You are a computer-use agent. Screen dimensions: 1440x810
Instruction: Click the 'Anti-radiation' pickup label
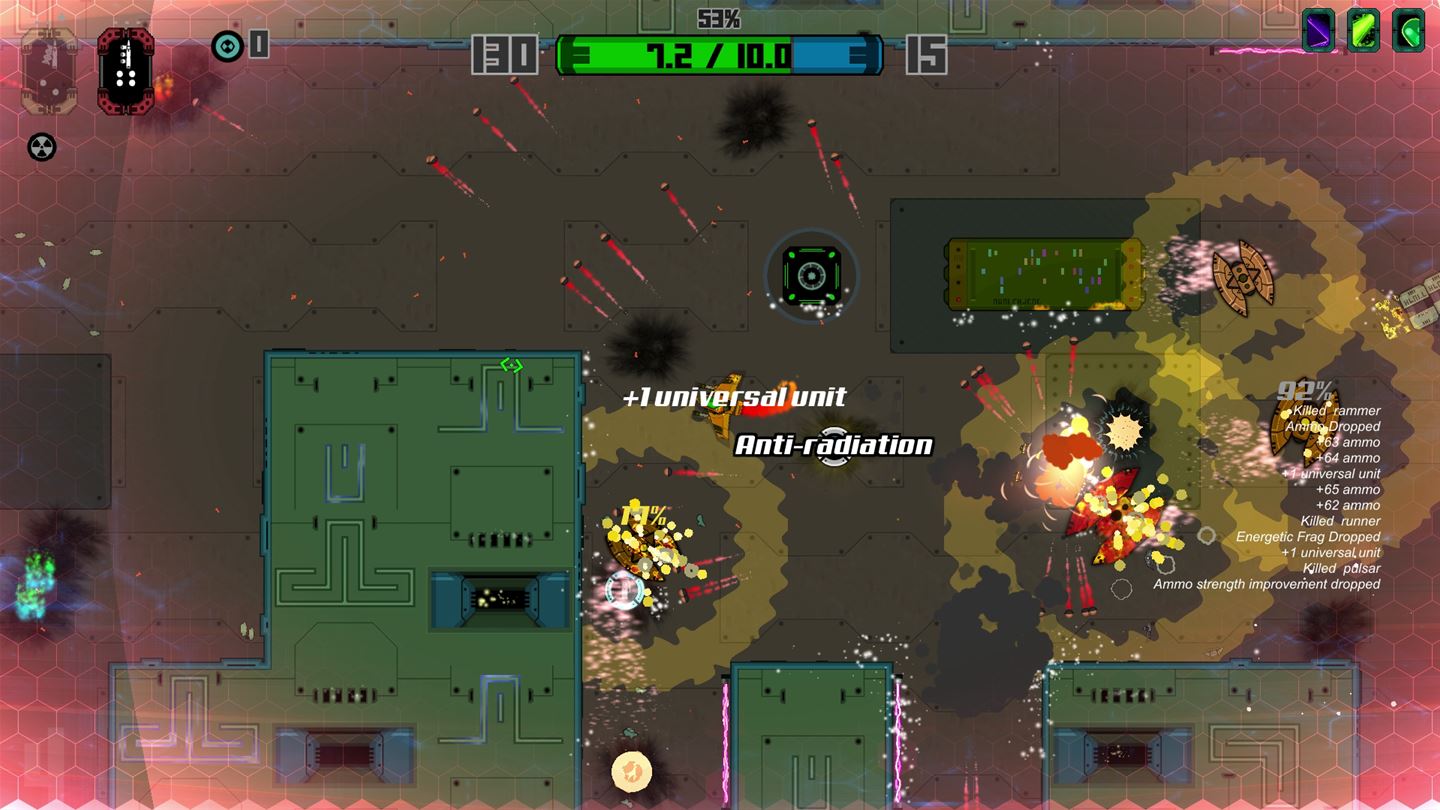pos(833,444)
